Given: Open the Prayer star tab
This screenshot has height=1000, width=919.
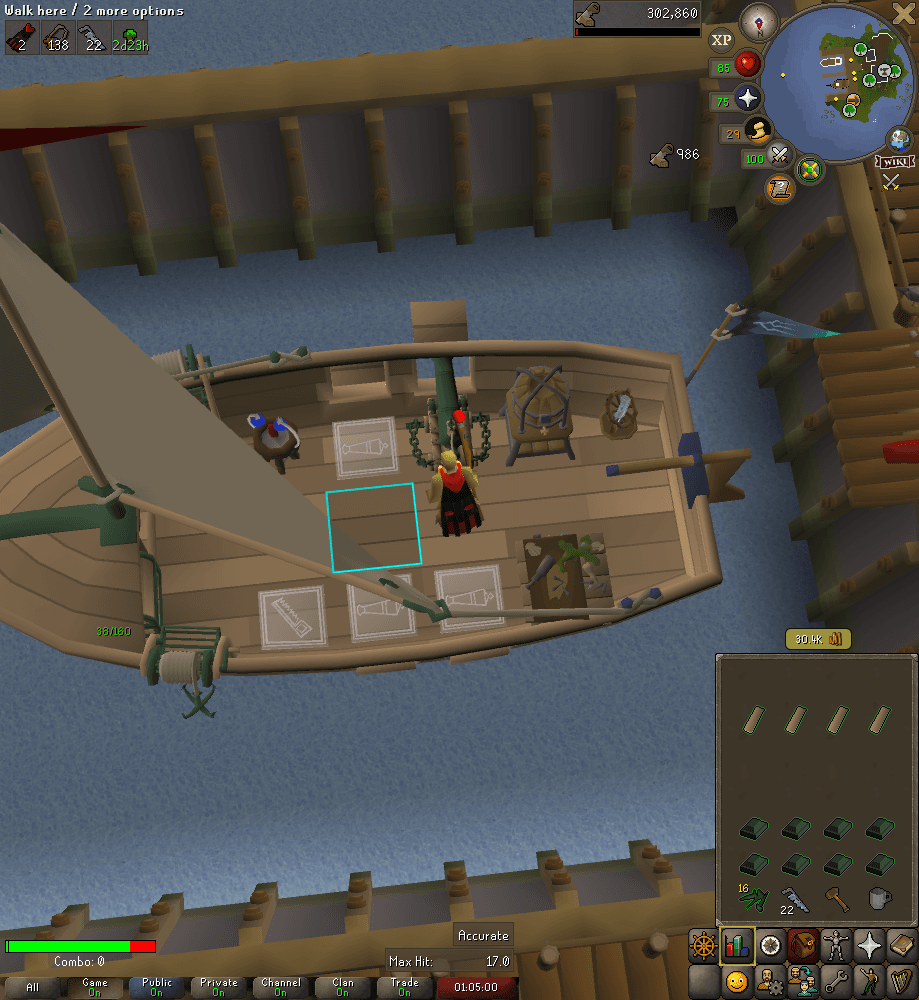Looking at the screenshot, I should pos(868,945).
